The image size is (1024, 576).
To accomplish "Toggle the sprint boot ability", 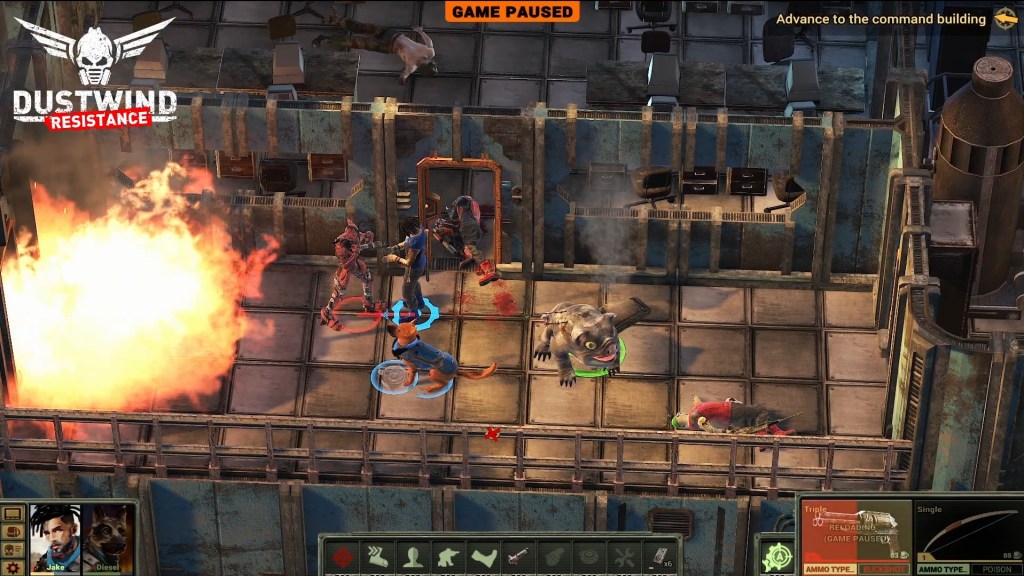I will tap(375, 558).
